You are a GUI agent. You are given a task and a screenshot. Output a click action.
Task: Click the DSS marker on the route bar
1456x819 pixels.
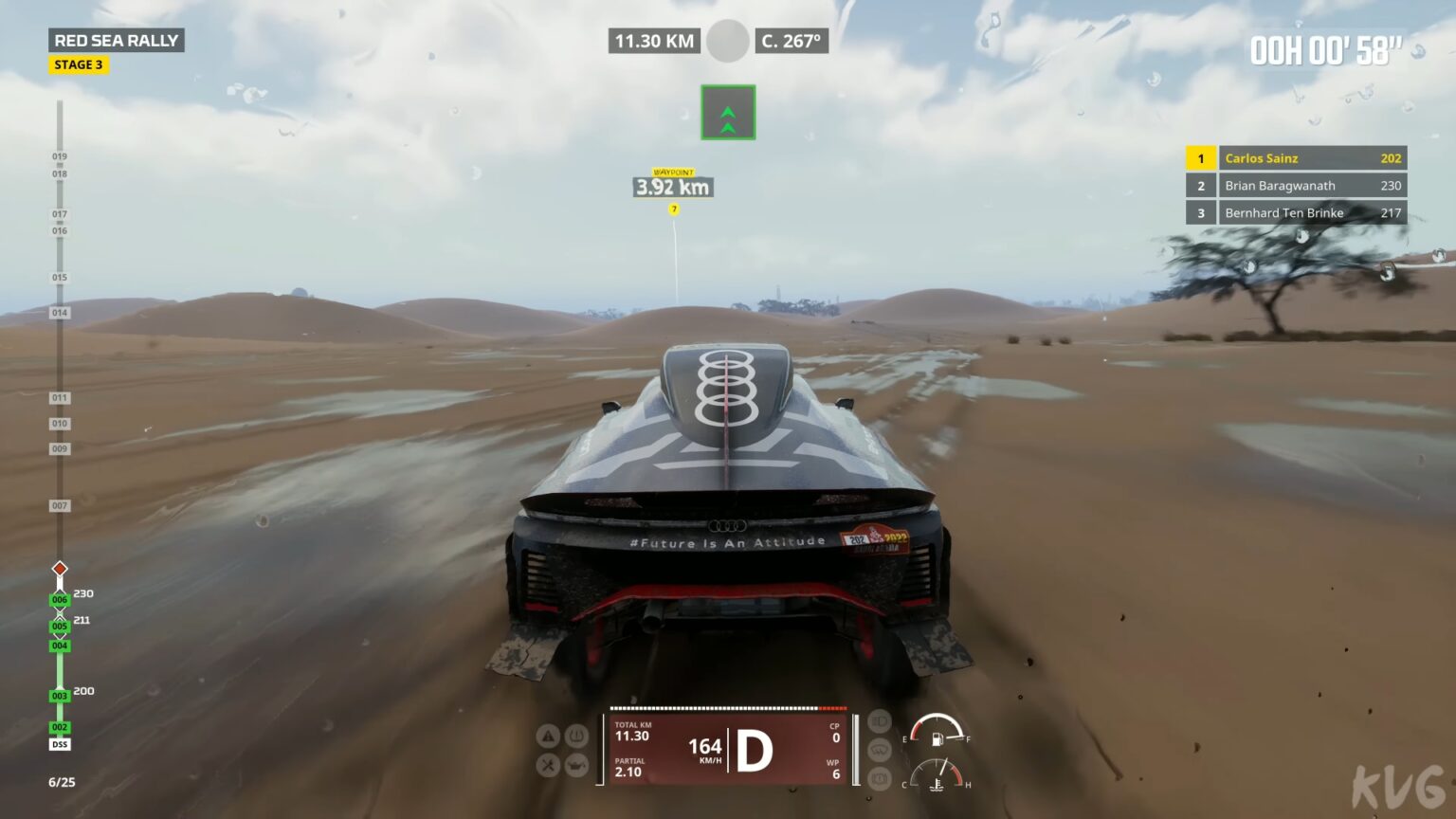pos(60,744)
